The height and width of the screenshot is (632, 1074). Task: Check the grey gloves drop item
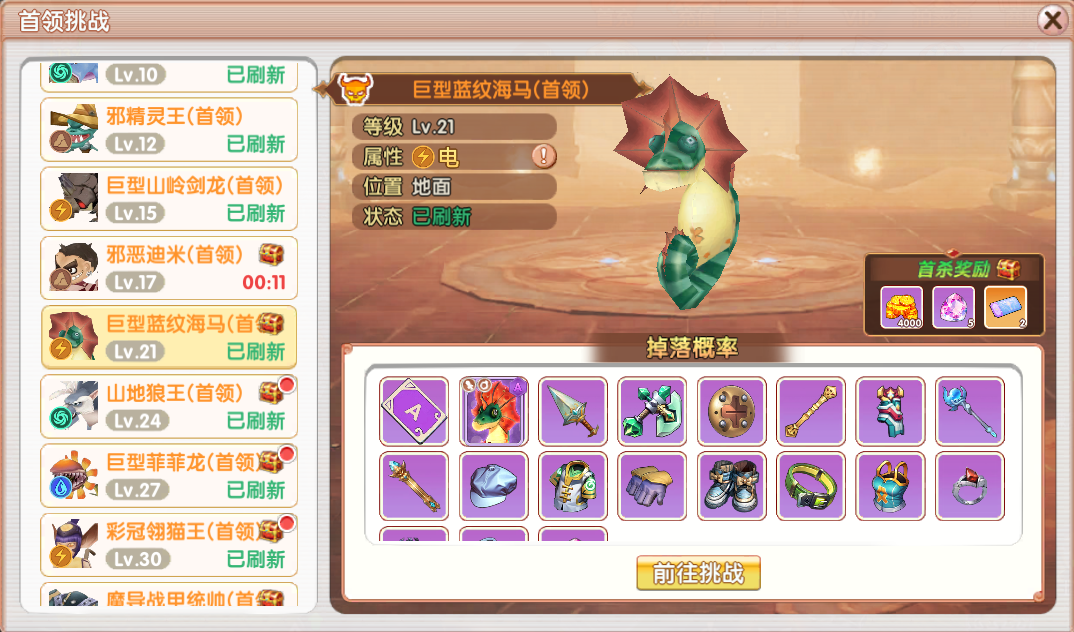pyautogui.click(x=652, y=486)
